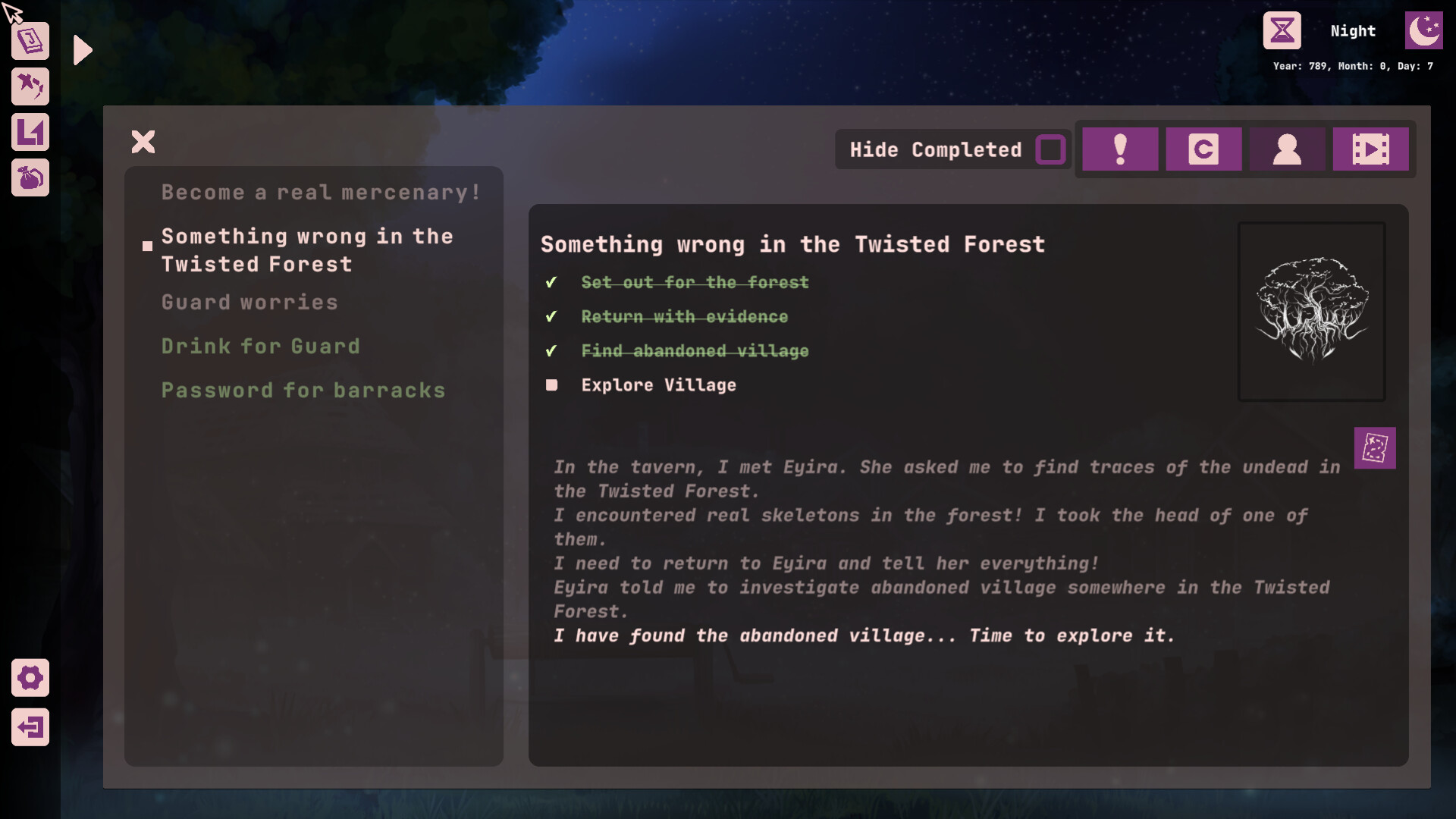Click the Twisted Forest quest illustration thumbnail
Image resolution: width=1456 pixels, height=819 pixels.
[x=1311, y=311]
